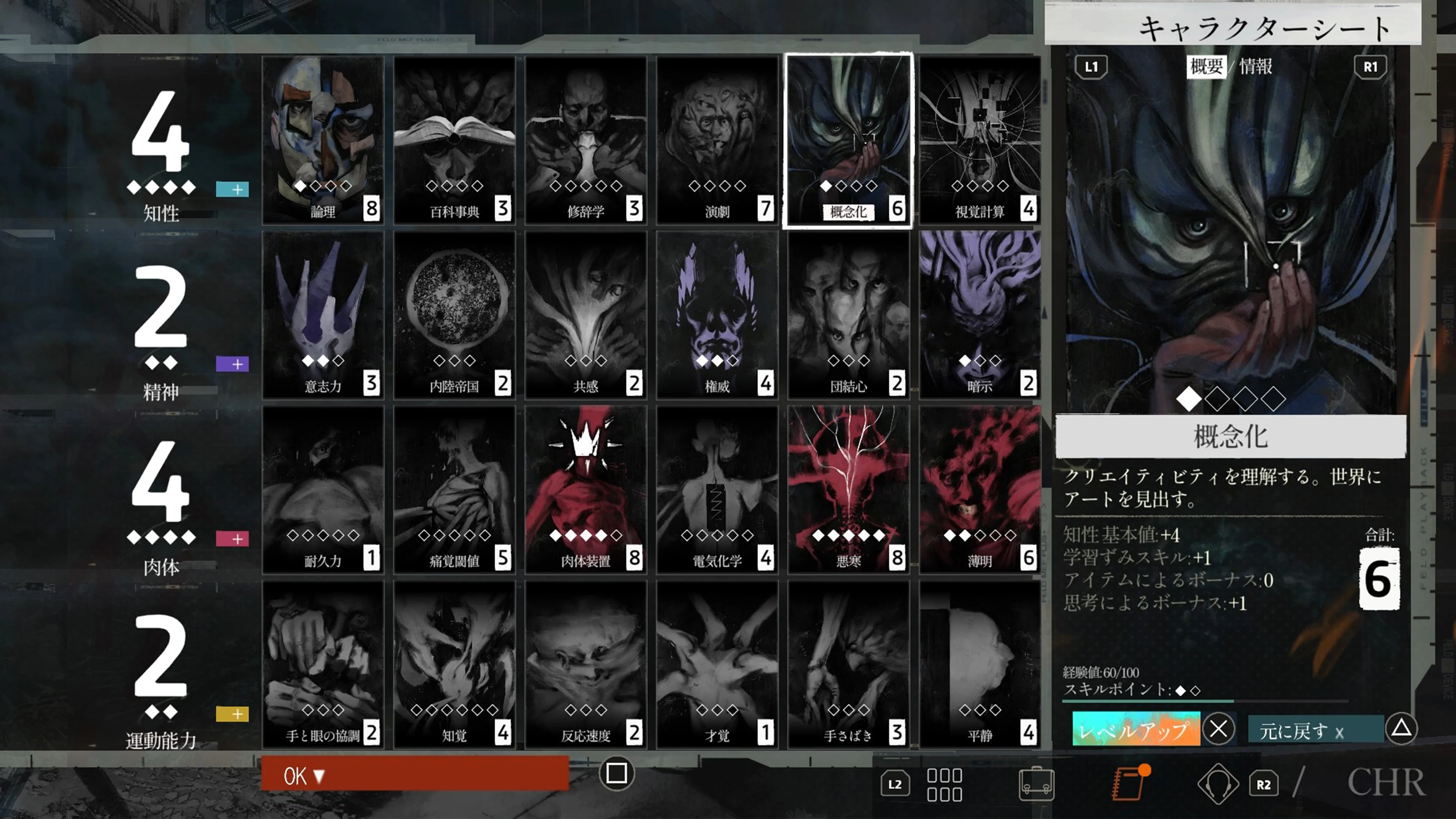Switch to the 概要 tab
This screenshot has height=819, width=1456.
tap(1207, 67)
